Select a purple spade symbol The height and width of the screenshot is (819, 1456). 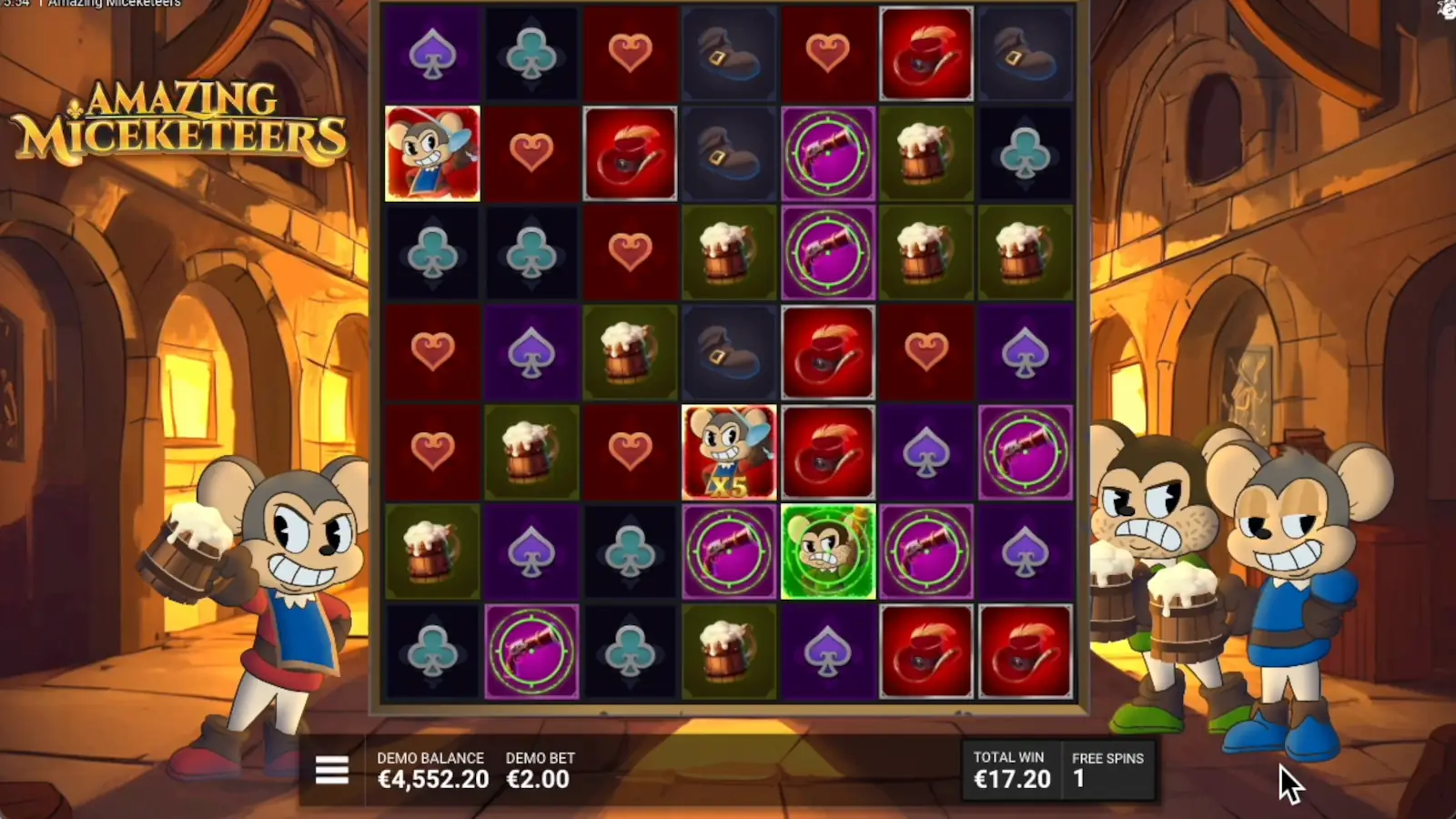pyautogui.click(x=431, y=51)
